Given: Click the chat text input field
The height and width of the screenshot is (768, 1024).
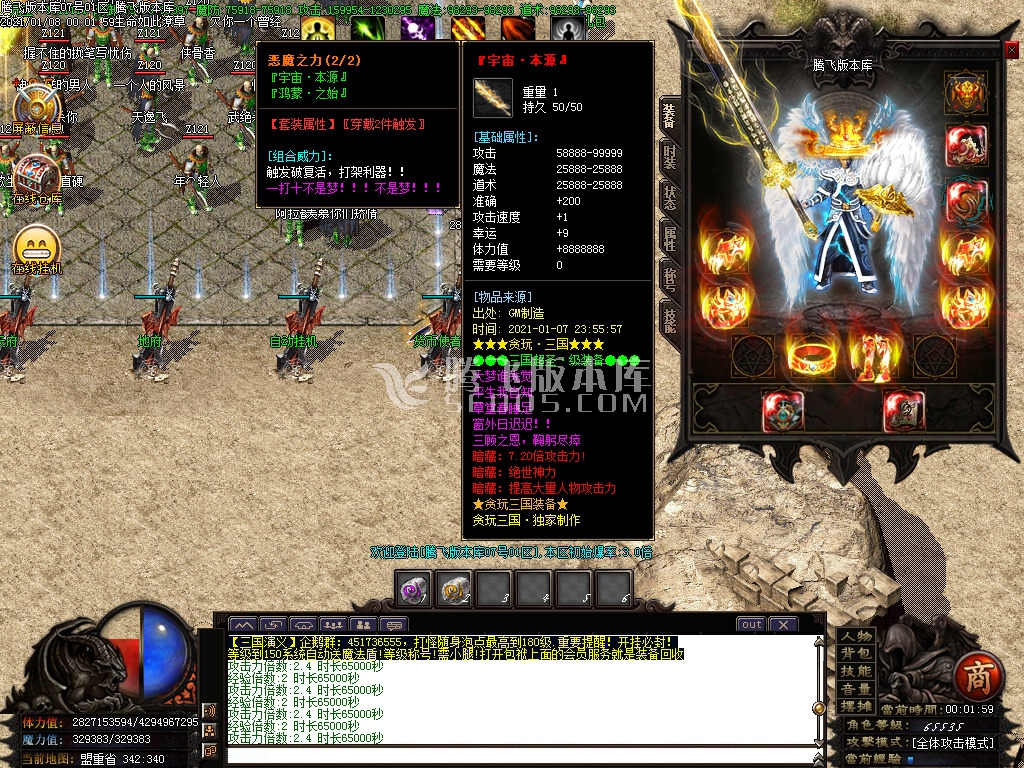Looking at the screenshot, I should click(x=520, y=755).
